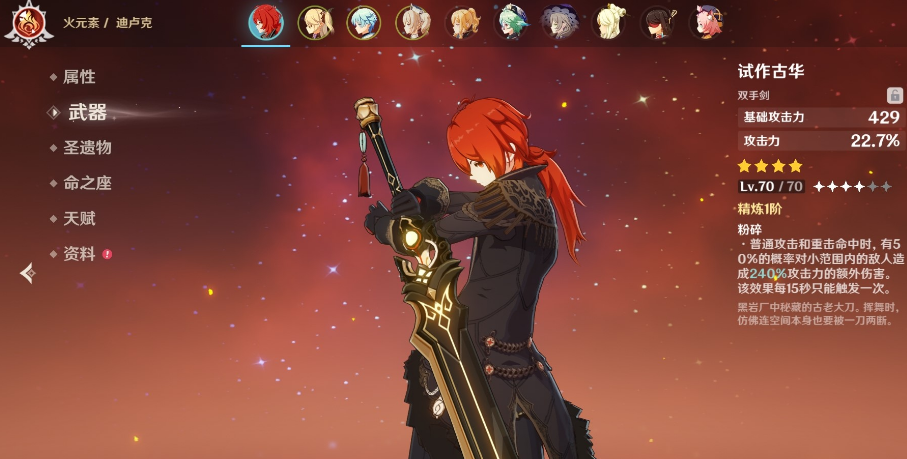Go to the 圣遗物 artifacts section

tap(87, 148)
